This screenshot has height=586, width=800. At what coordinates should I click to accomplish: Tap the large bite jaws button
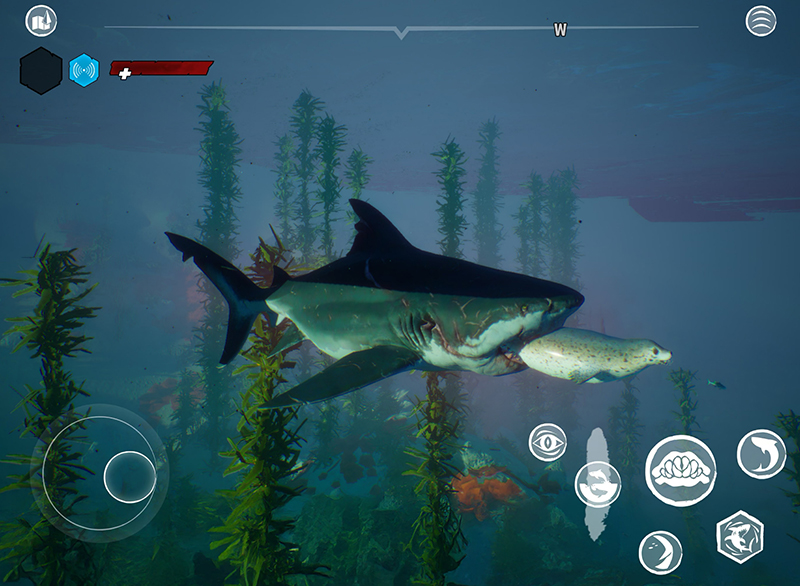(680, 470)
